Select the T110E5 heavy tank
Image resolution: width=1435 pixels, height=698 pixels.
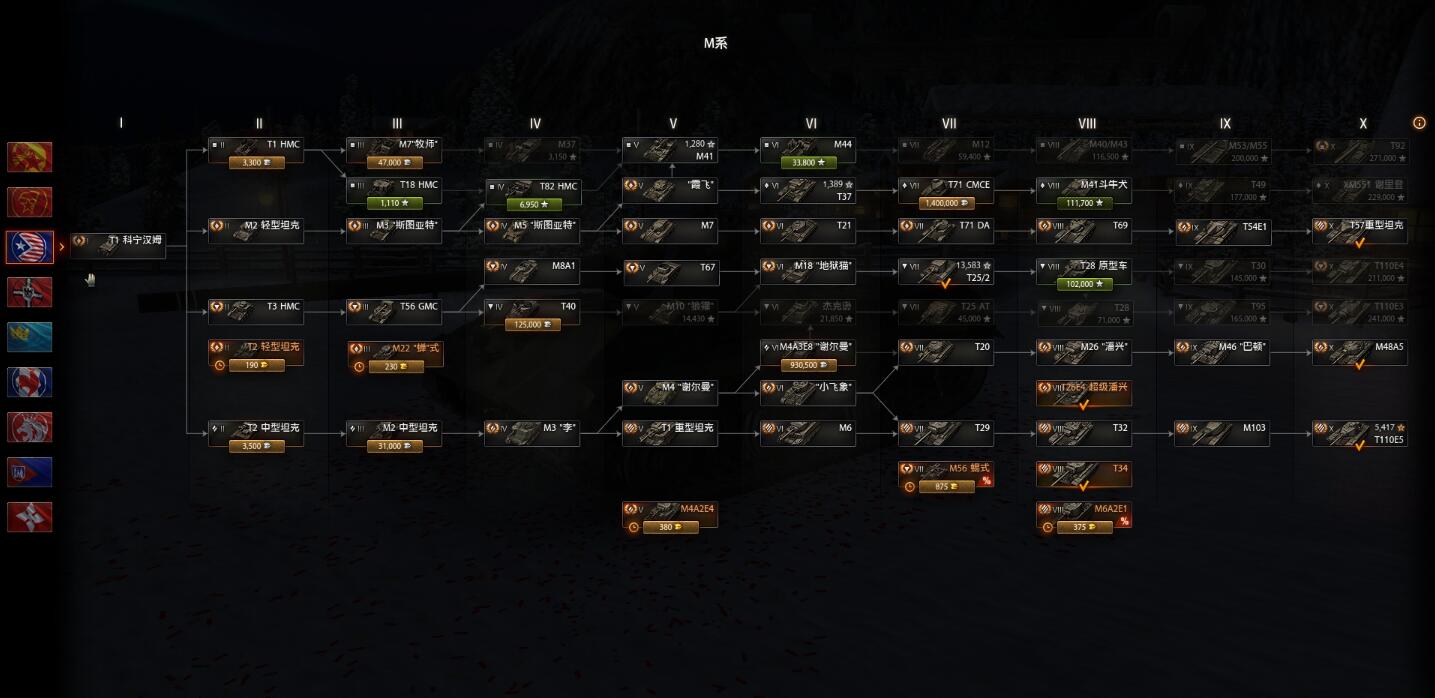[x=1360, y=433]
